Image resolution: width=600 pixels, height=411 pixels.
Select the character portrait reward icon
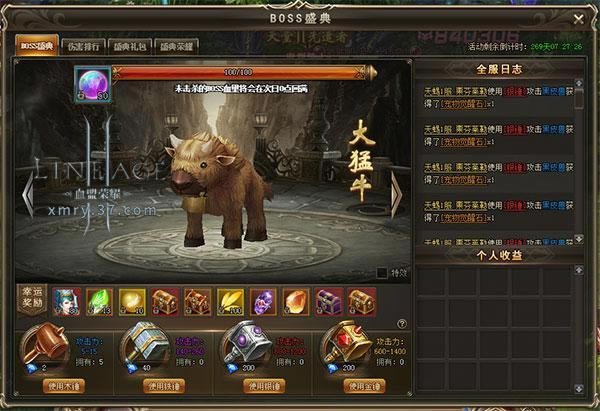(x=63, y=299)
